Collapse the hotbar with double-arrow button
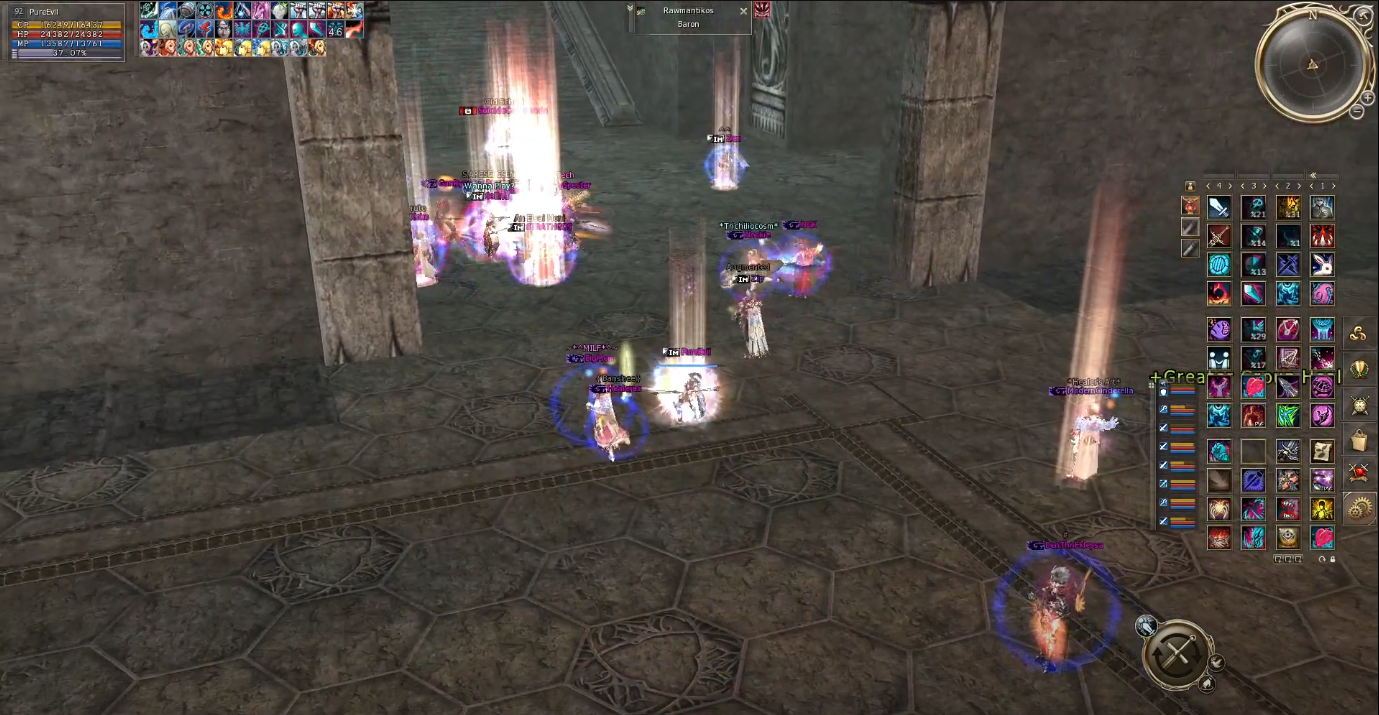This screenshot has width=1379, height=715. click(x=1313, y=175)
